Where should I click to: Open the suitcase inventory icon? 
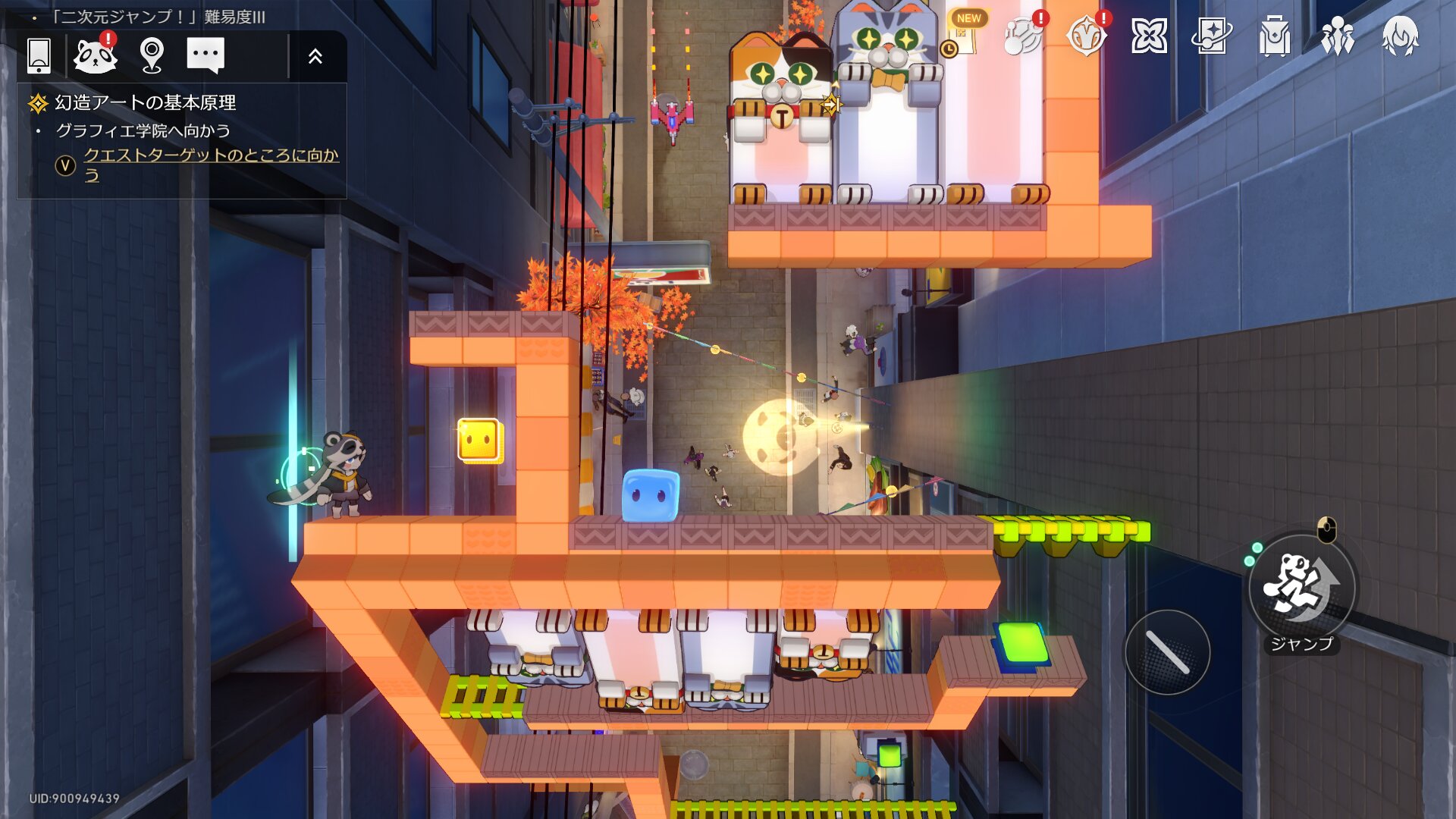click(x=1274, y=36)
